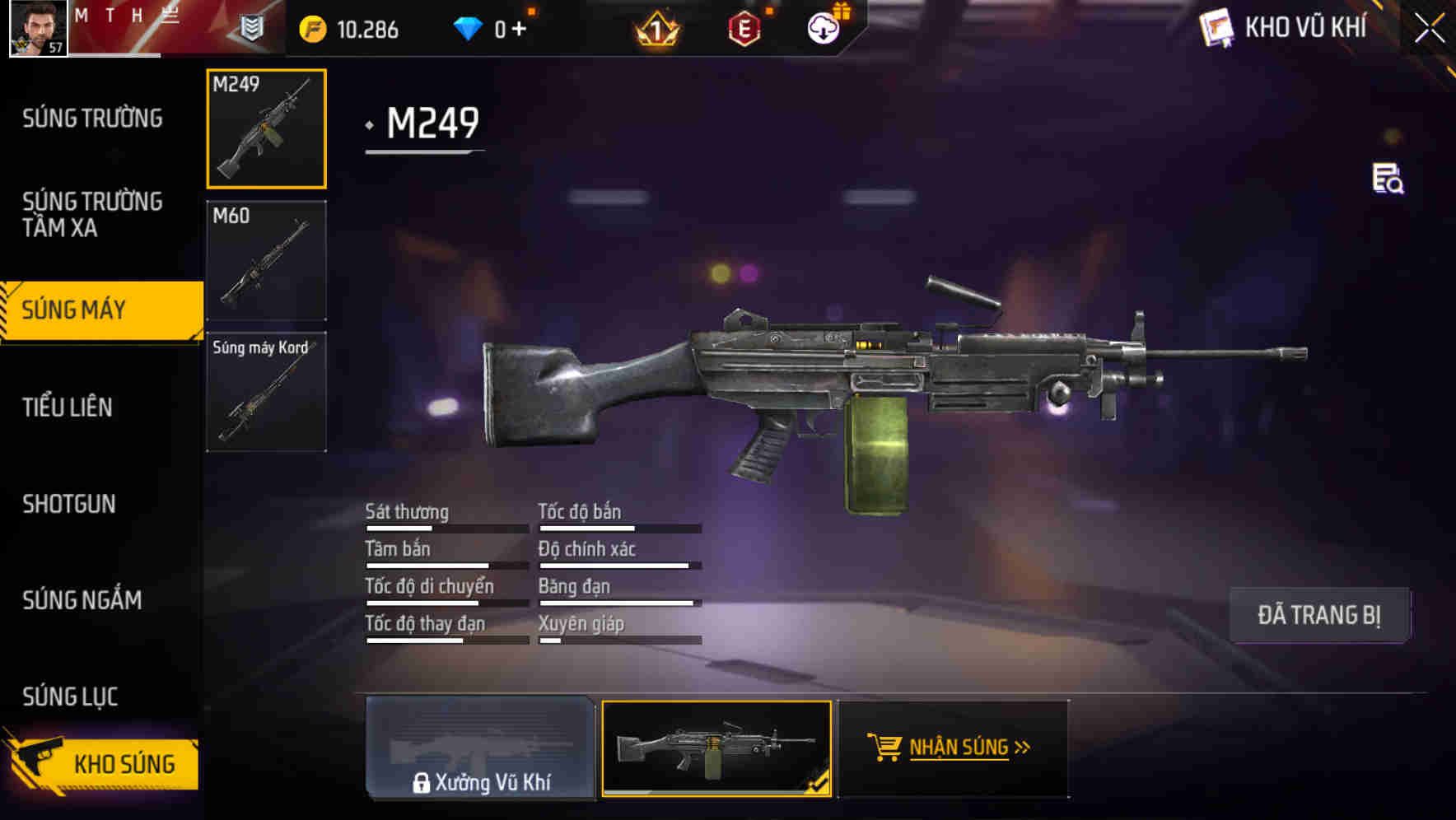Select the SHOTGUN category

coord(70,503)
